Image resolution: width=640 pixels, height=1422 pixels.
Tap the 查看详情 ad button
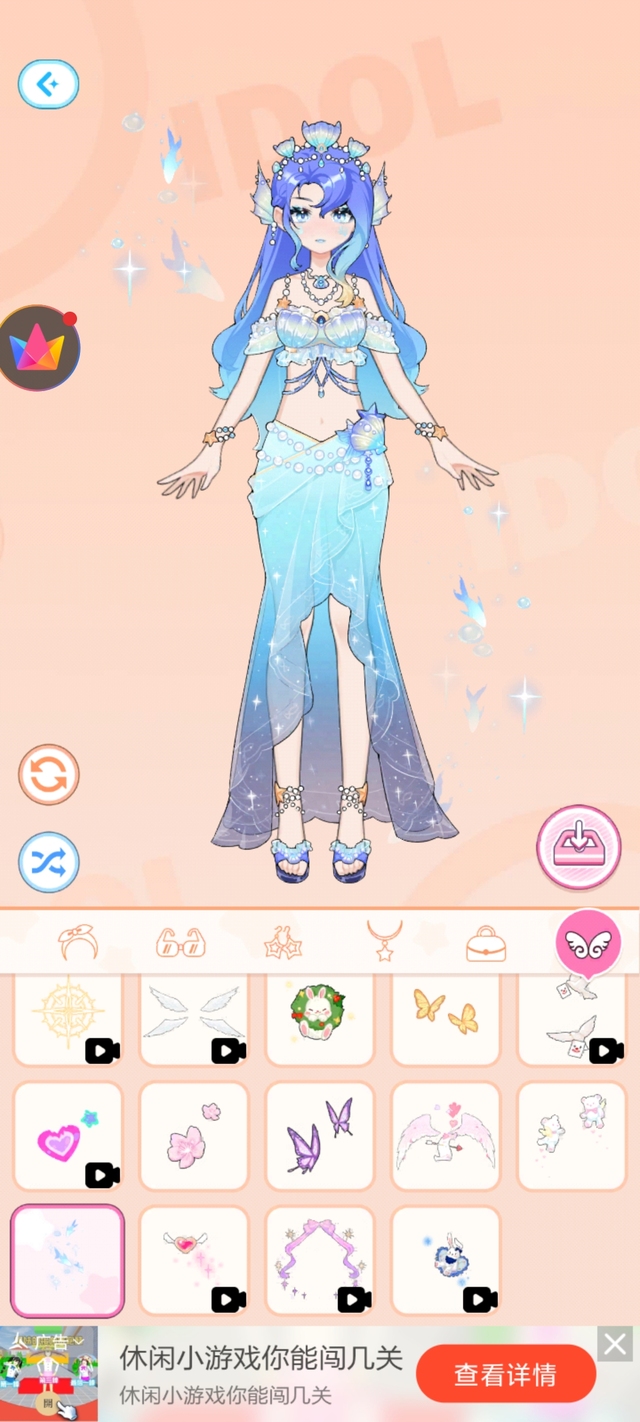505,1375
